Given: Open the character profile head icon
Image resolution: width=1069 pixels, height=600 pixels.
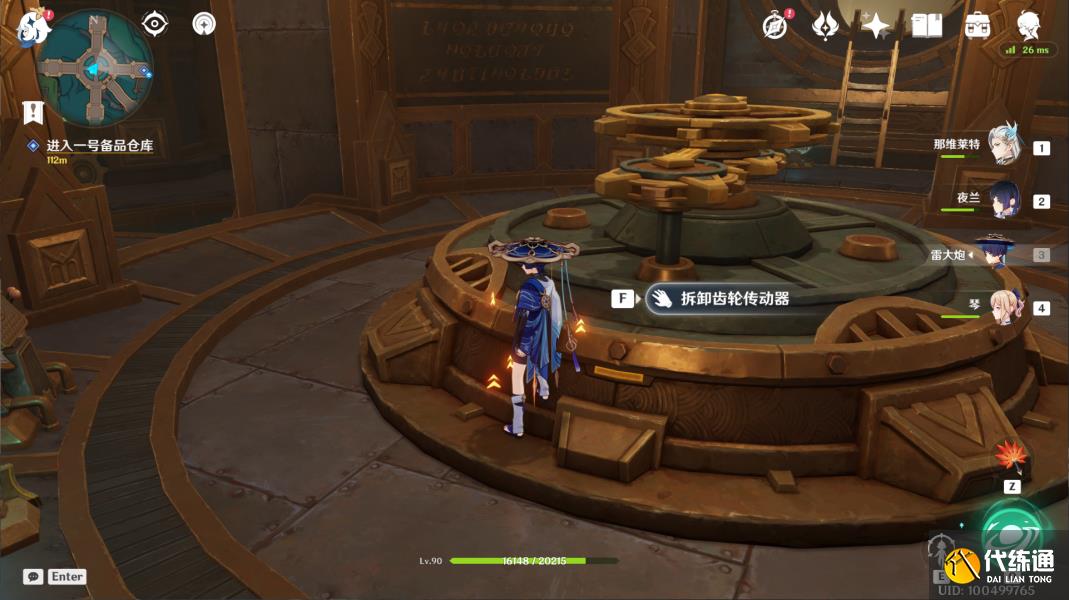Looking at the screenshot, I should point(1028,25).
